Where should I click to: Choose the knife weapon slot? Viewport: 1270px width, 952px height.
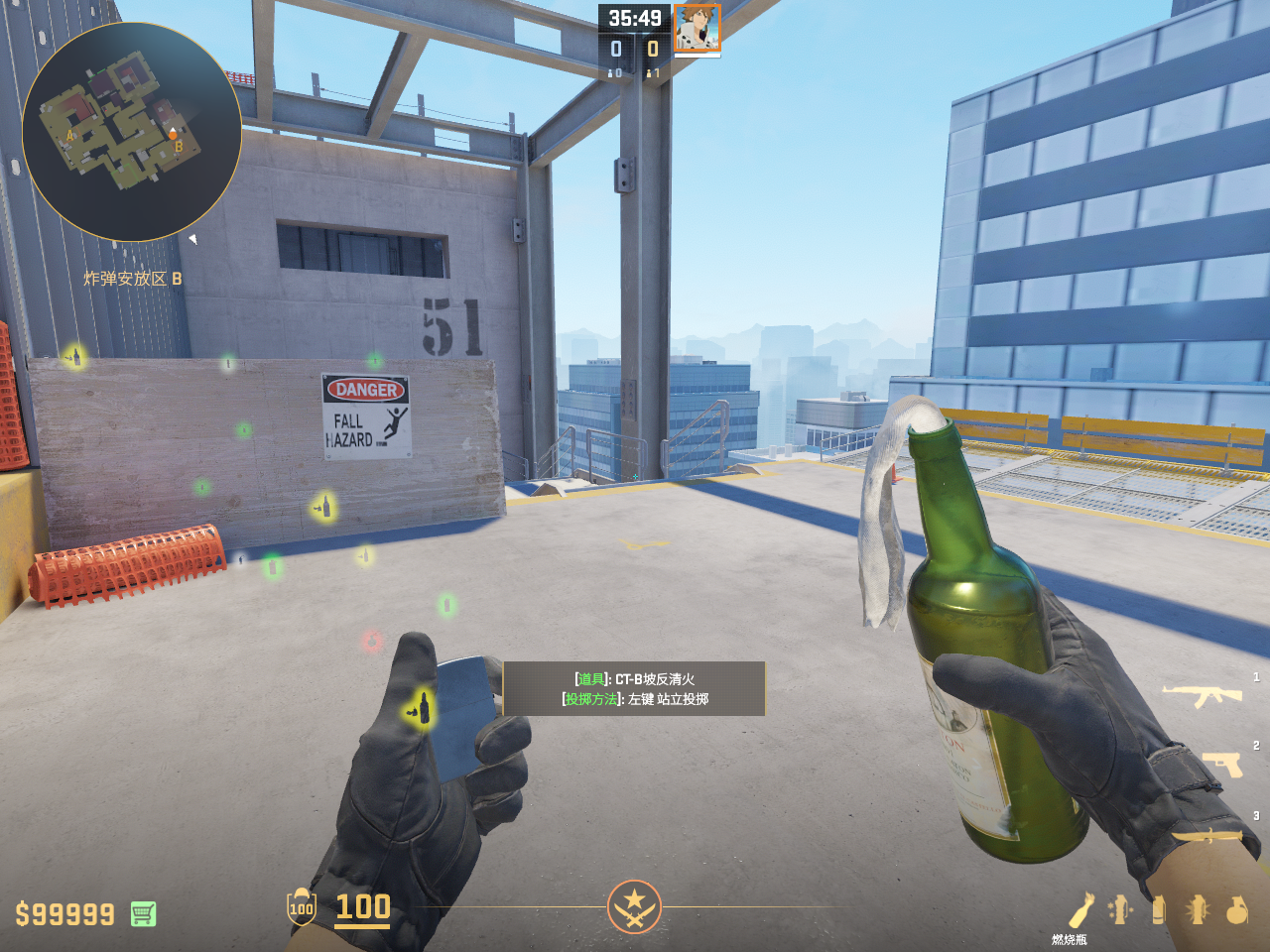pos(1206,835)
